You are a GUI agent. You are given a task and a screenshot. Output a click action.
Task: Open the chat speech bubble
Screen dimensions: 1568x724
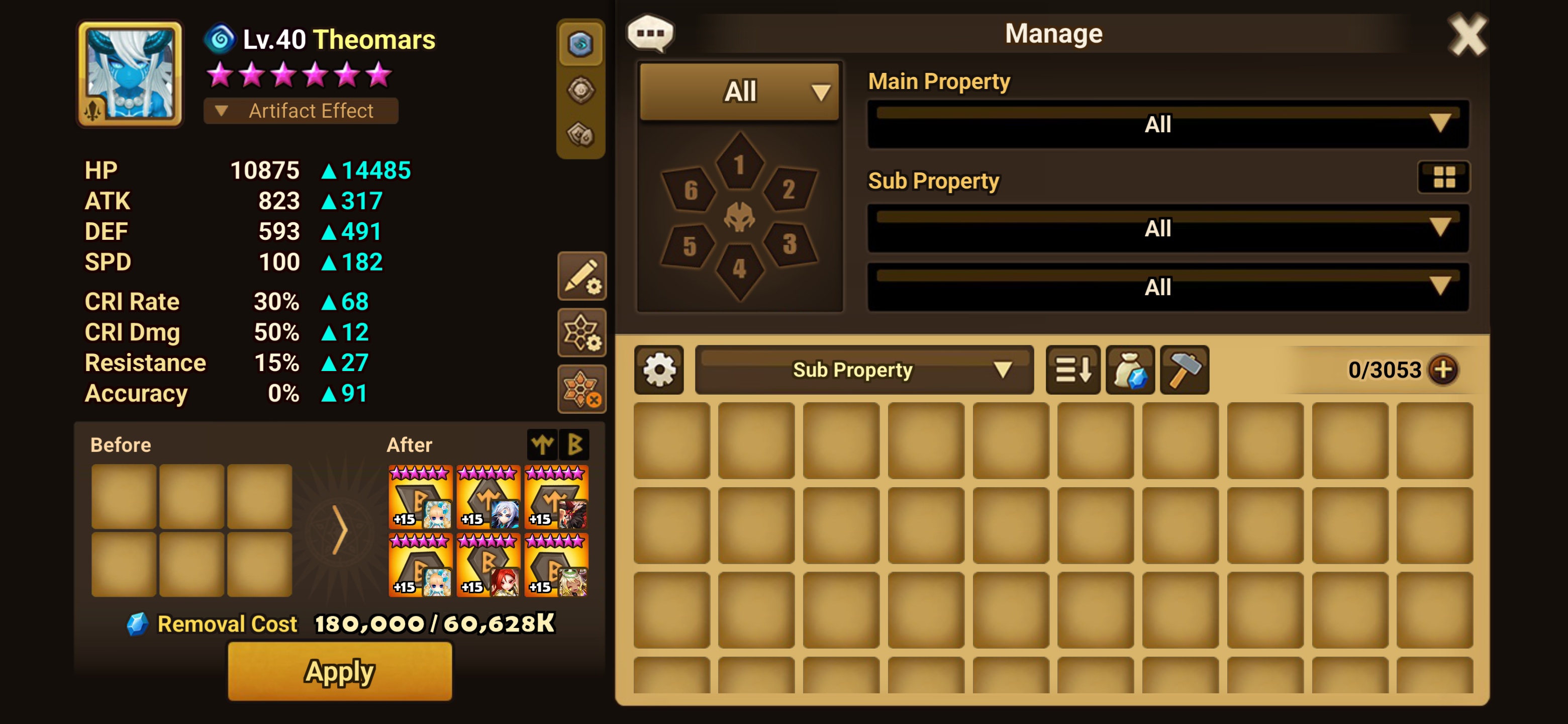650,33
